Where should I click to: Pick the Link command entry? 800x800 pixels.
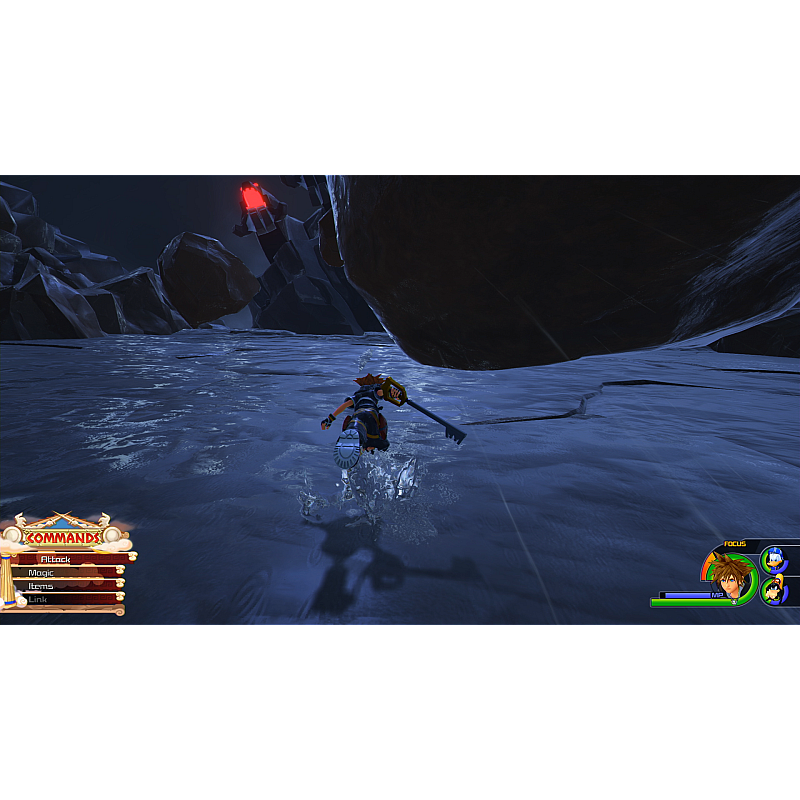(x=62, y=599)
